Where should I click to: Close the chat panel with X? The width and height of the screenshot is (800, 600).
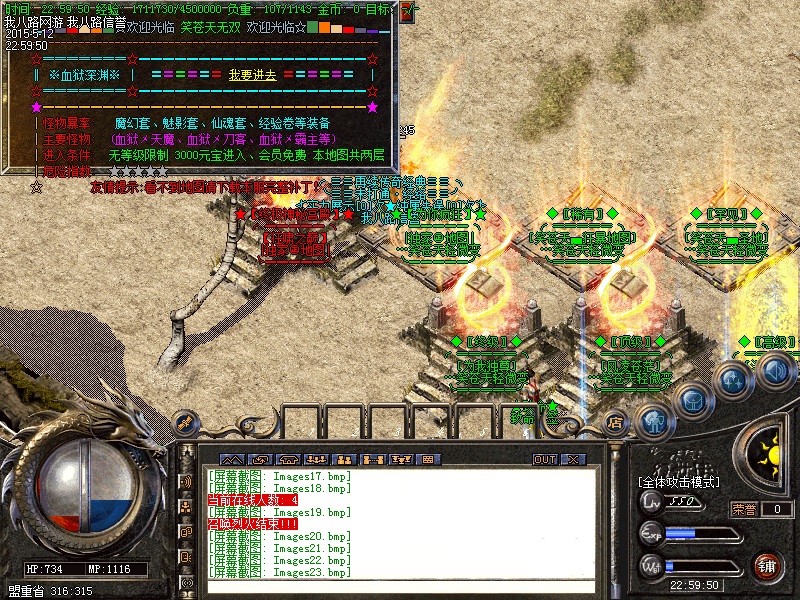click(573, 459)
